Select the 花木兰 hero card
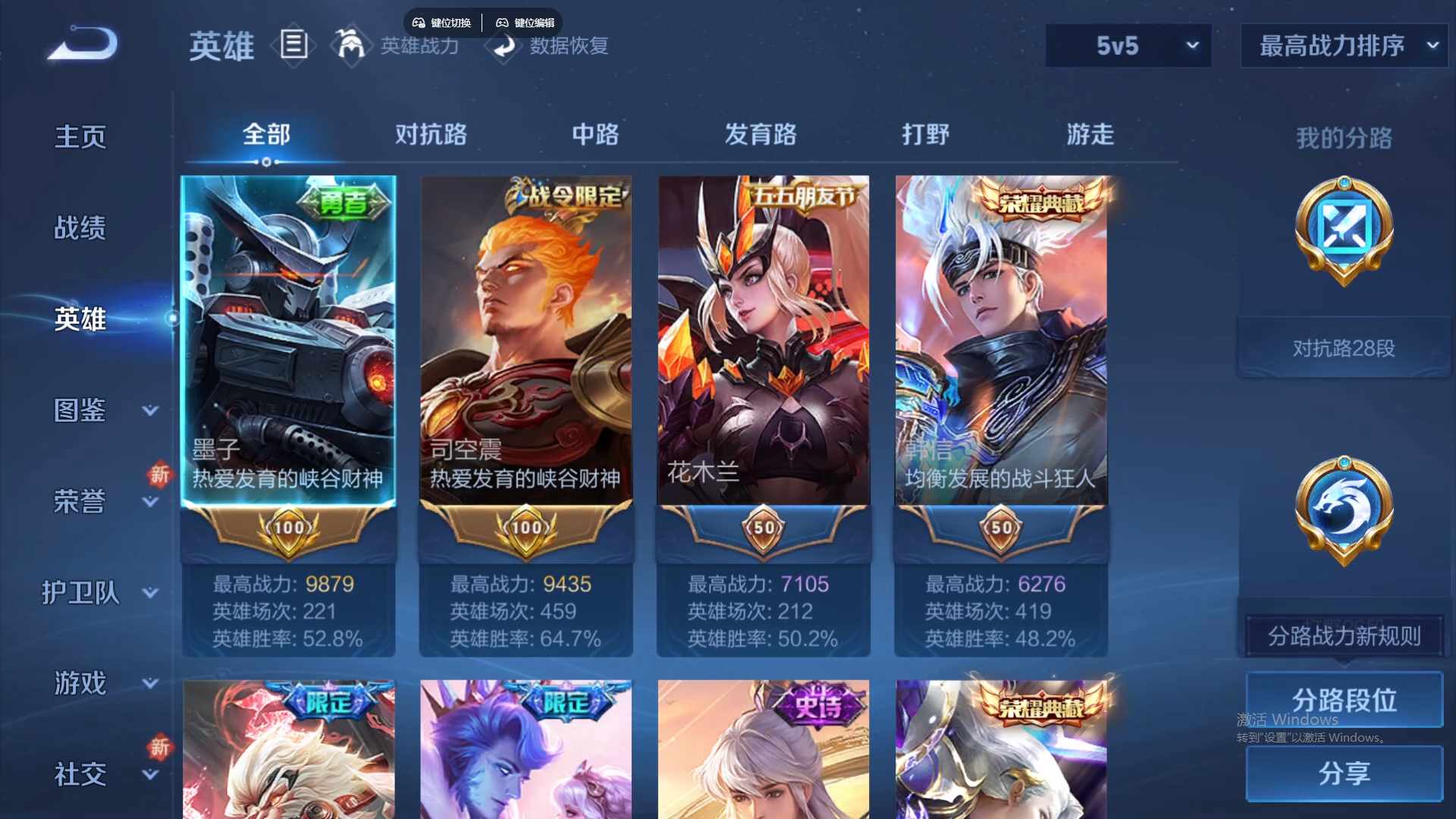The height and width of the screenshot is (819, 1456). 763,341
